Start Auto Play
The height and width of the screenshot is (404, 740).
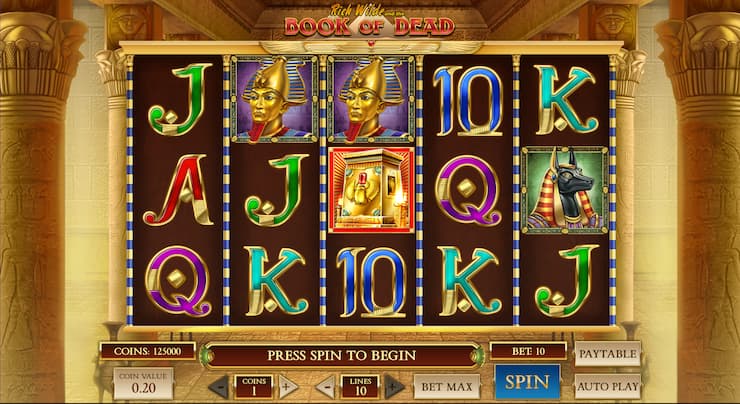[x=607, y=385]
